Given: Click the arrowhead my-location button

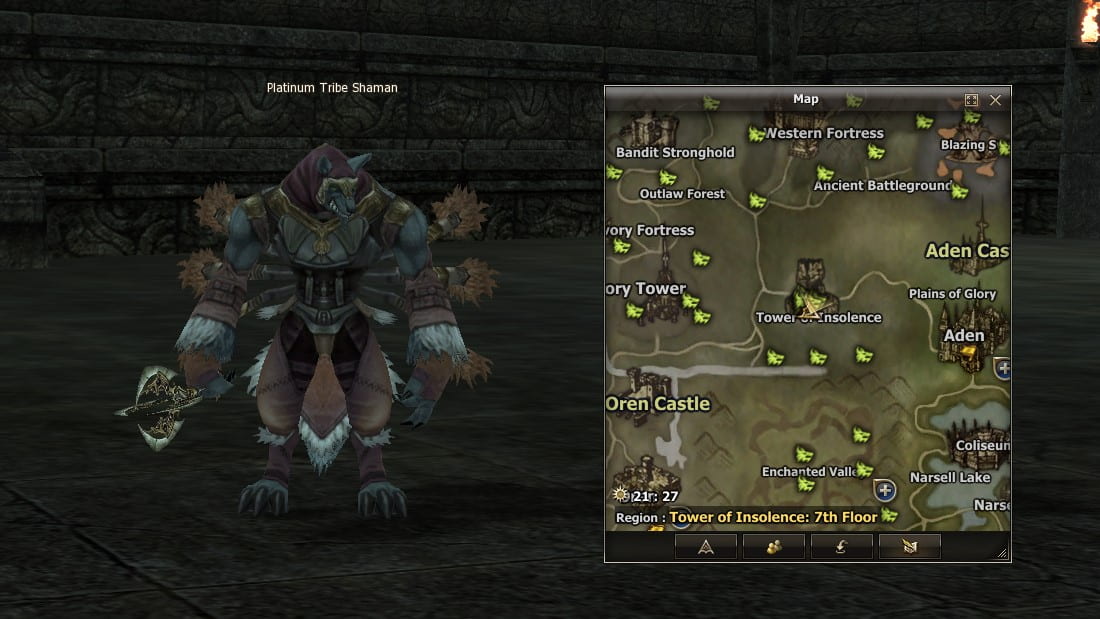Looking at the screenshot, I should 706,546.
